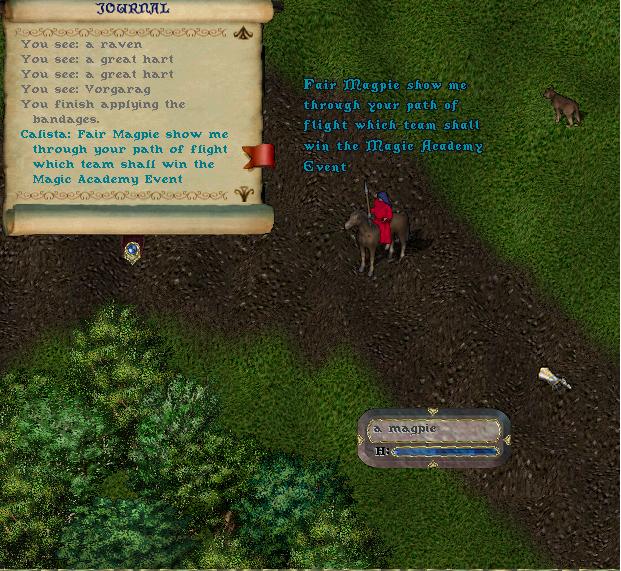This screenshot has width=621, height=571.
Task: Click the blue gem below the journal scroll
Action: click(132, 250)
